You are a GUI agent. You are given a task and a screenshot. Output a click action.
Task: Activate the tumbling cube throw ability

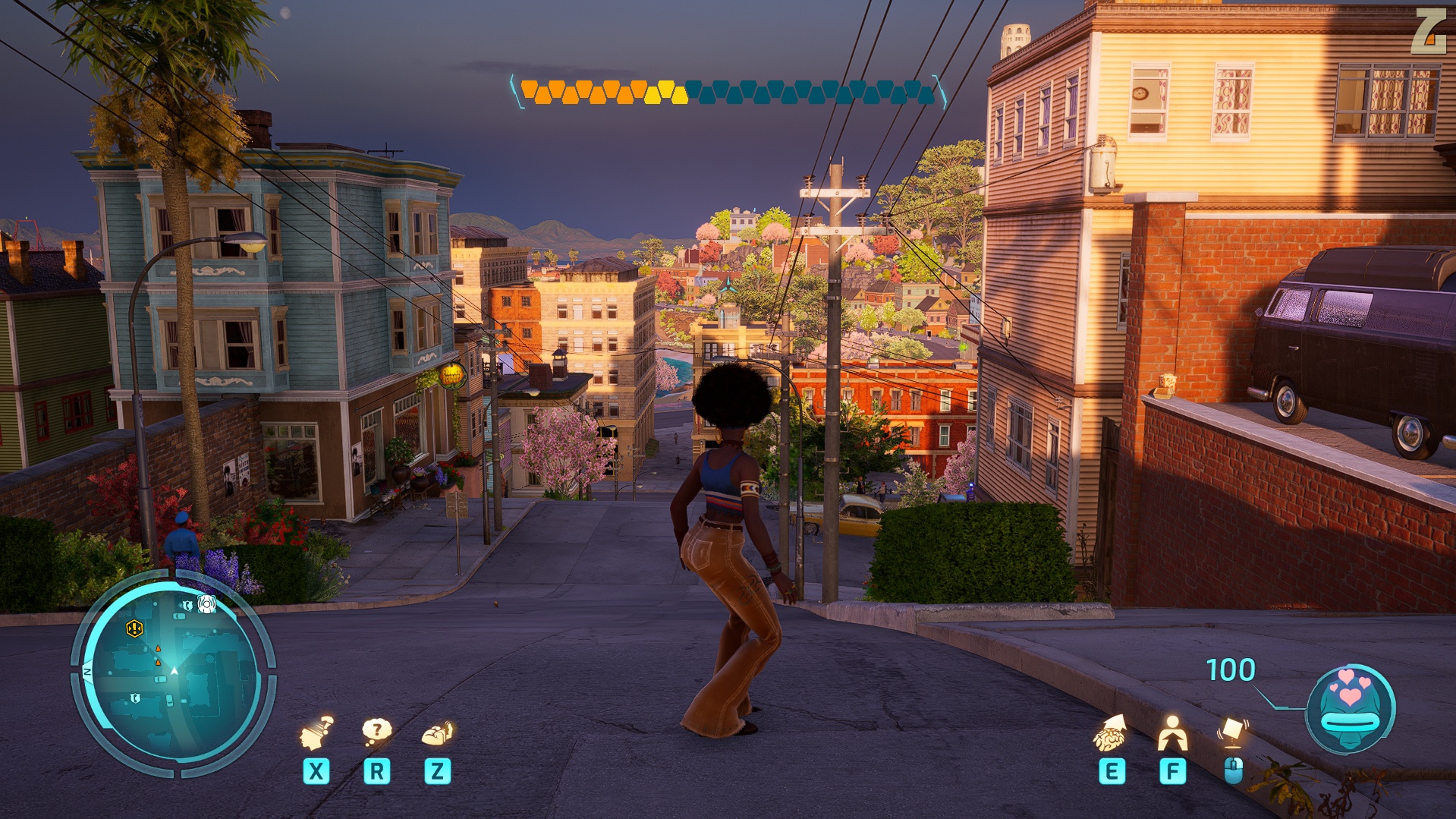point(1233,732)
